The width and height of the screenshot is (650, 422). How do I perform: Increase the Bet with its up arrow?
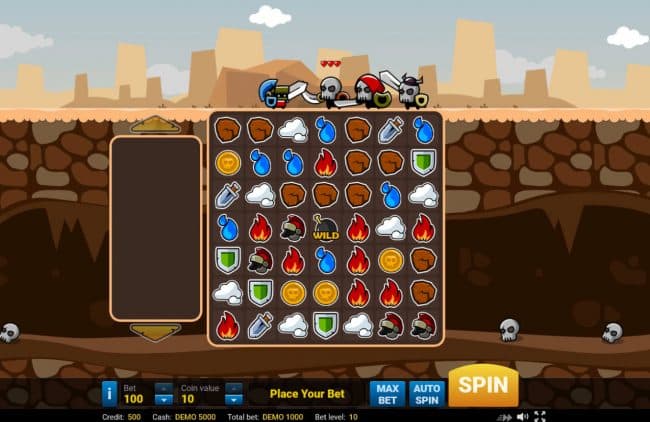point(163,388)
